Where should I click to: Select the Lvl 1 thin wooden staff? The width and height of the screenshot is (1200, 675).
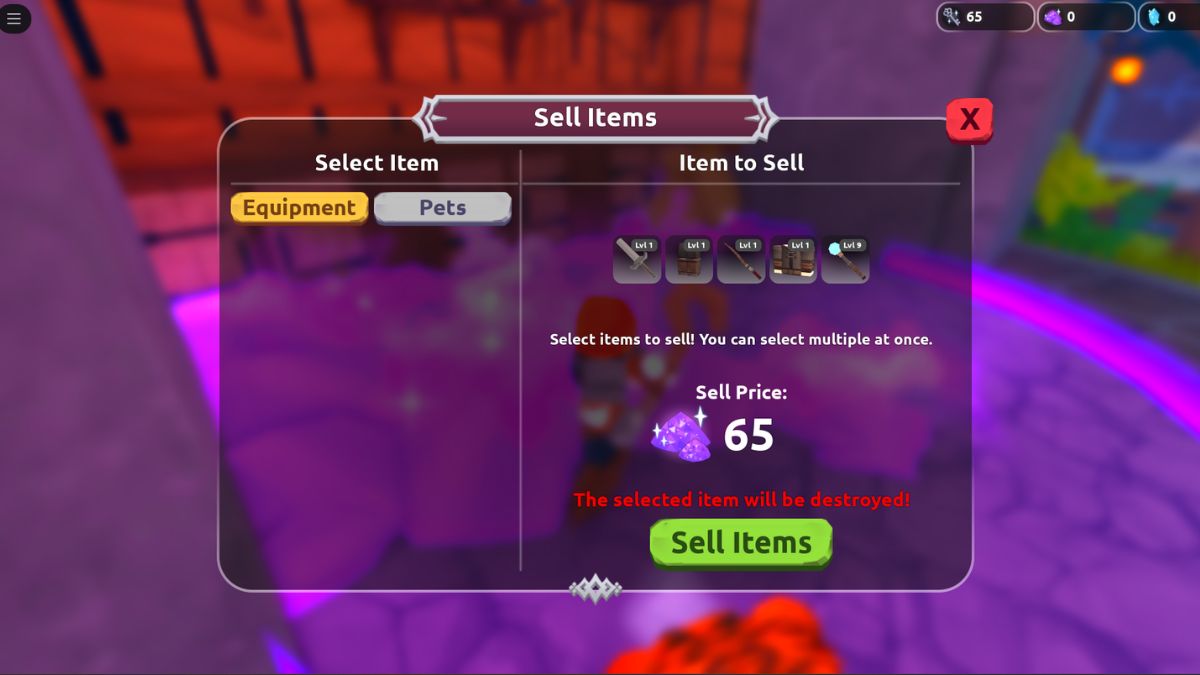point(741,260)
